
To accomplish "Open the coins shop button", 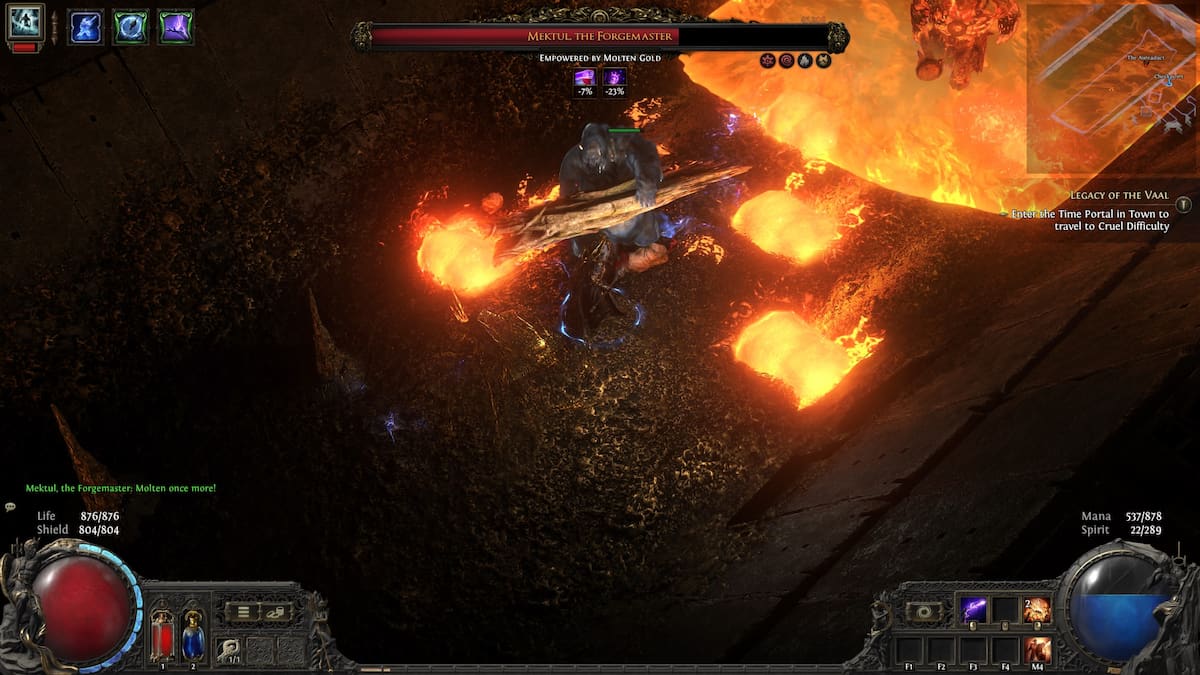I will [275, 611].
